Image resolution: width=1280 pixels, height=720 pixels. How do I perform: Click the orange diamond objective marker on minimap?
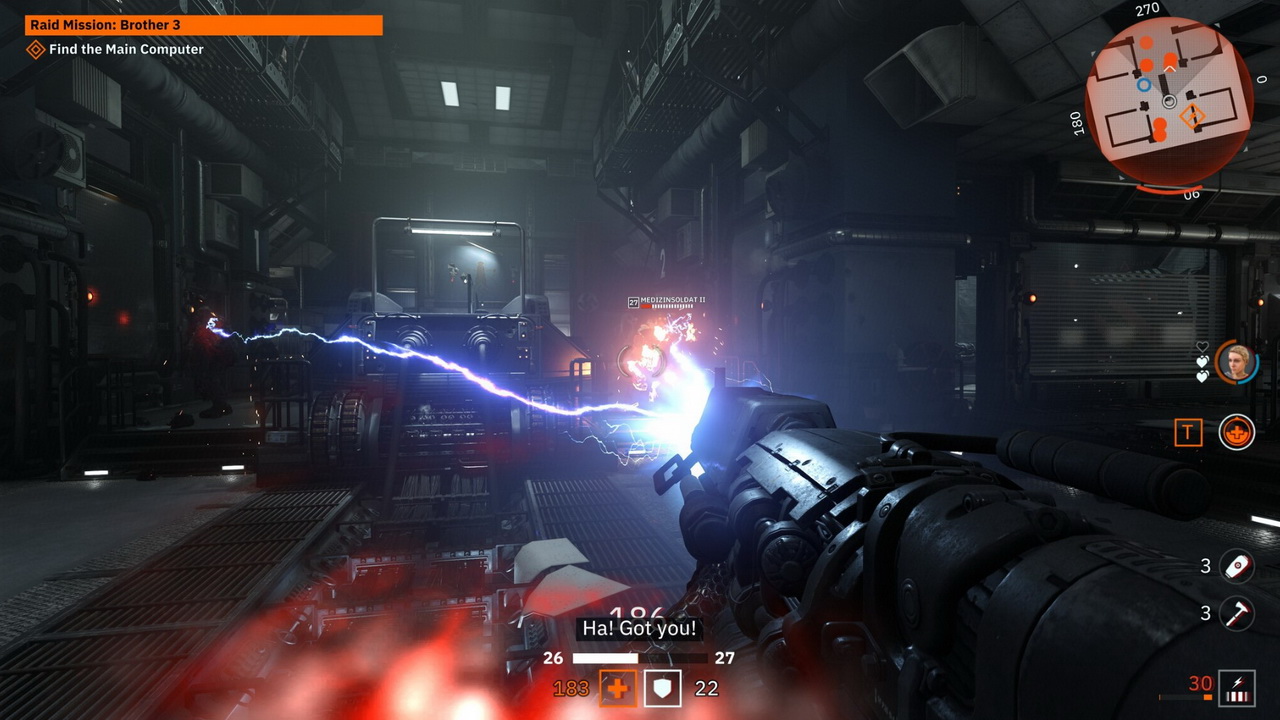tap(1192, 117)
